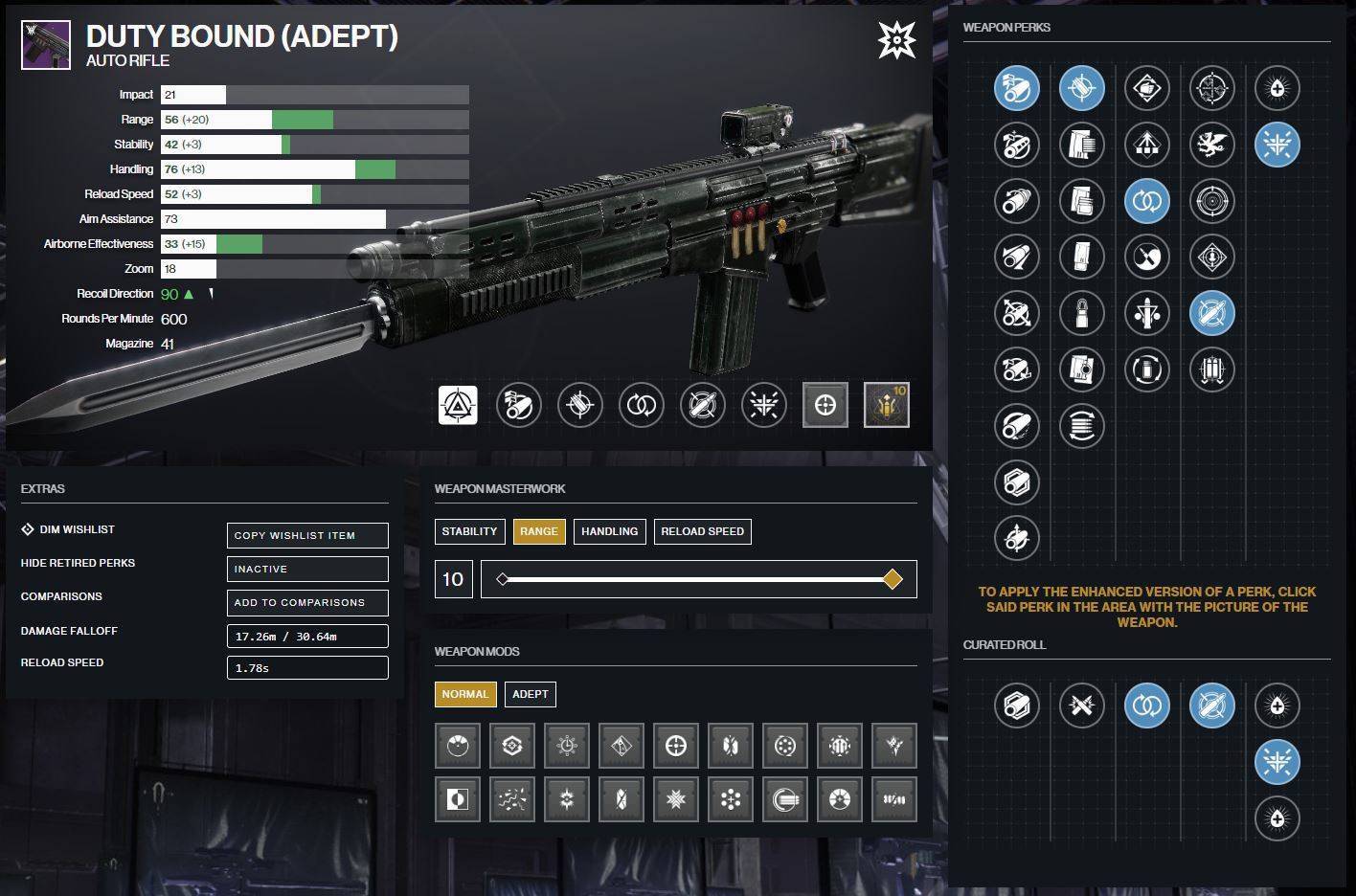Click Add To Comparisons

(x=306, y=603)
